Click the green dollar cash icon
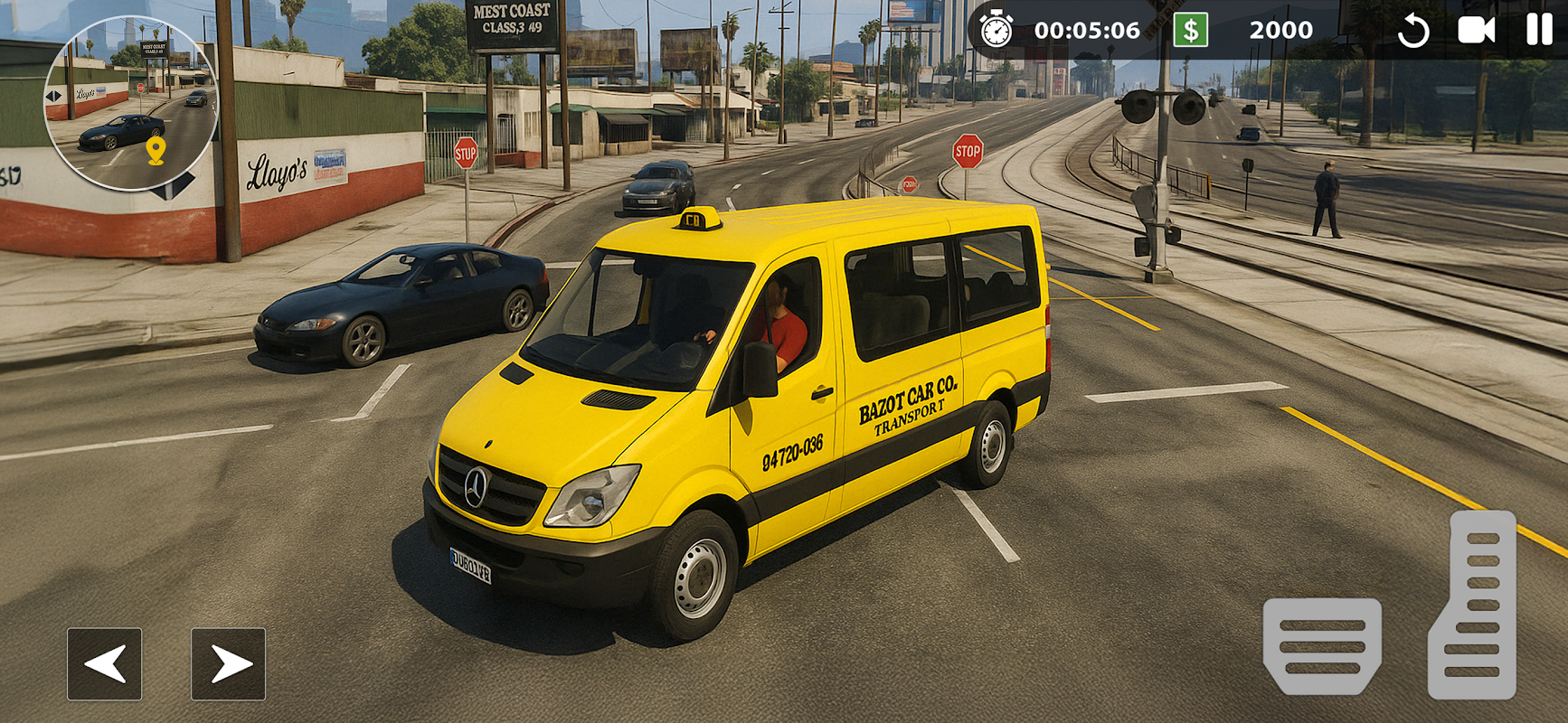This screenshot has width=1568, height=723. tap(1191, 31)
